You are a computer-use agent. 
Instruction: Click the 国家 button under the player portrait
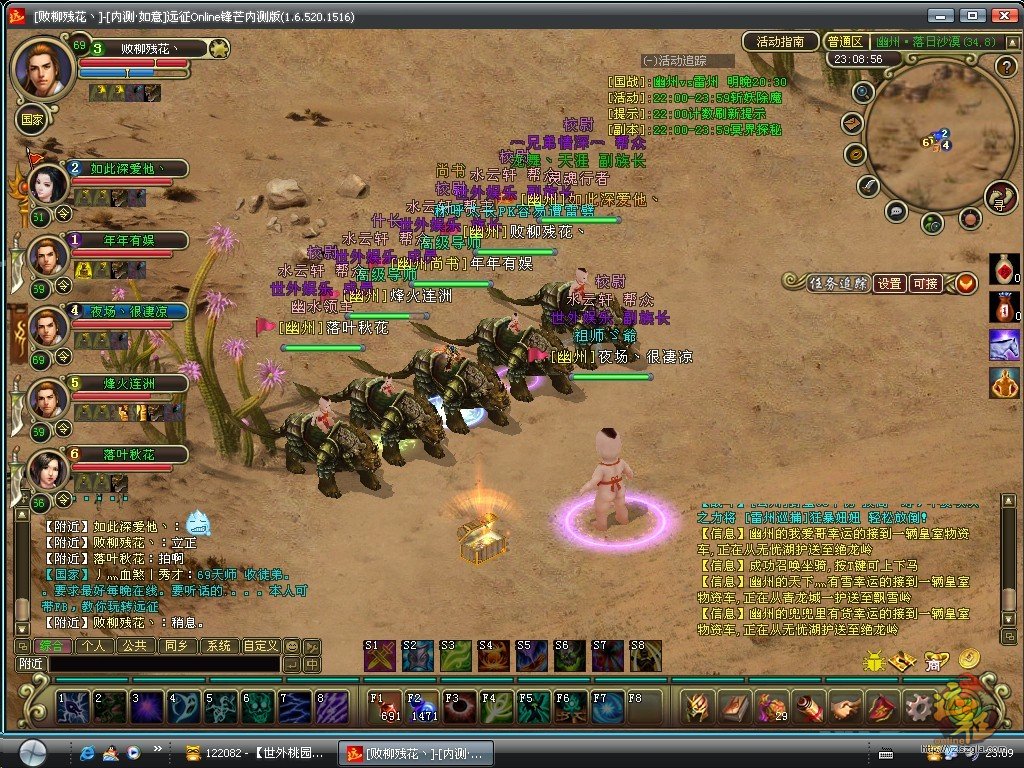[x=32, y=118]
